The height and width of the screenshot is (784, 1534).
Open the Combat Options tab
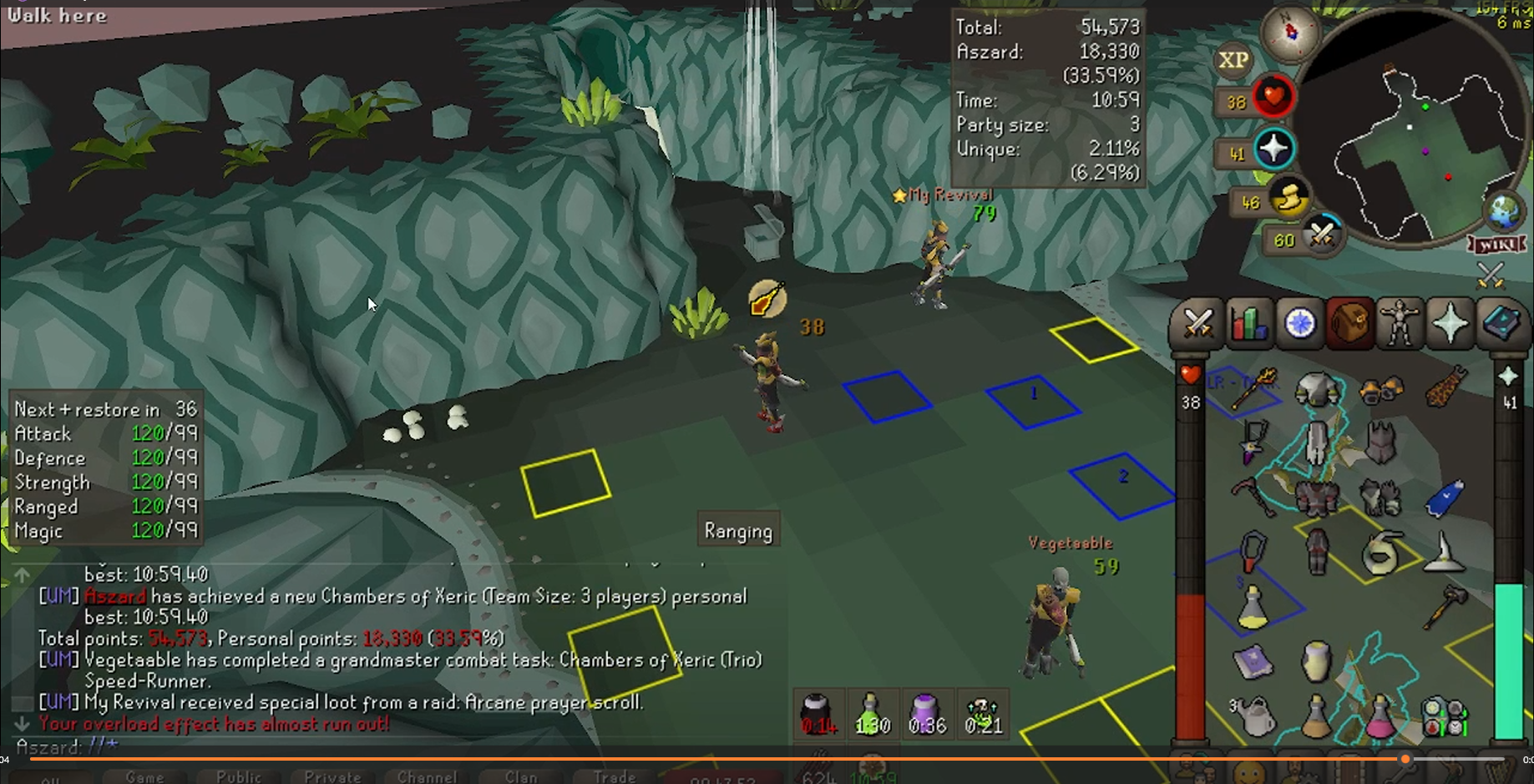pos(1198,323)
